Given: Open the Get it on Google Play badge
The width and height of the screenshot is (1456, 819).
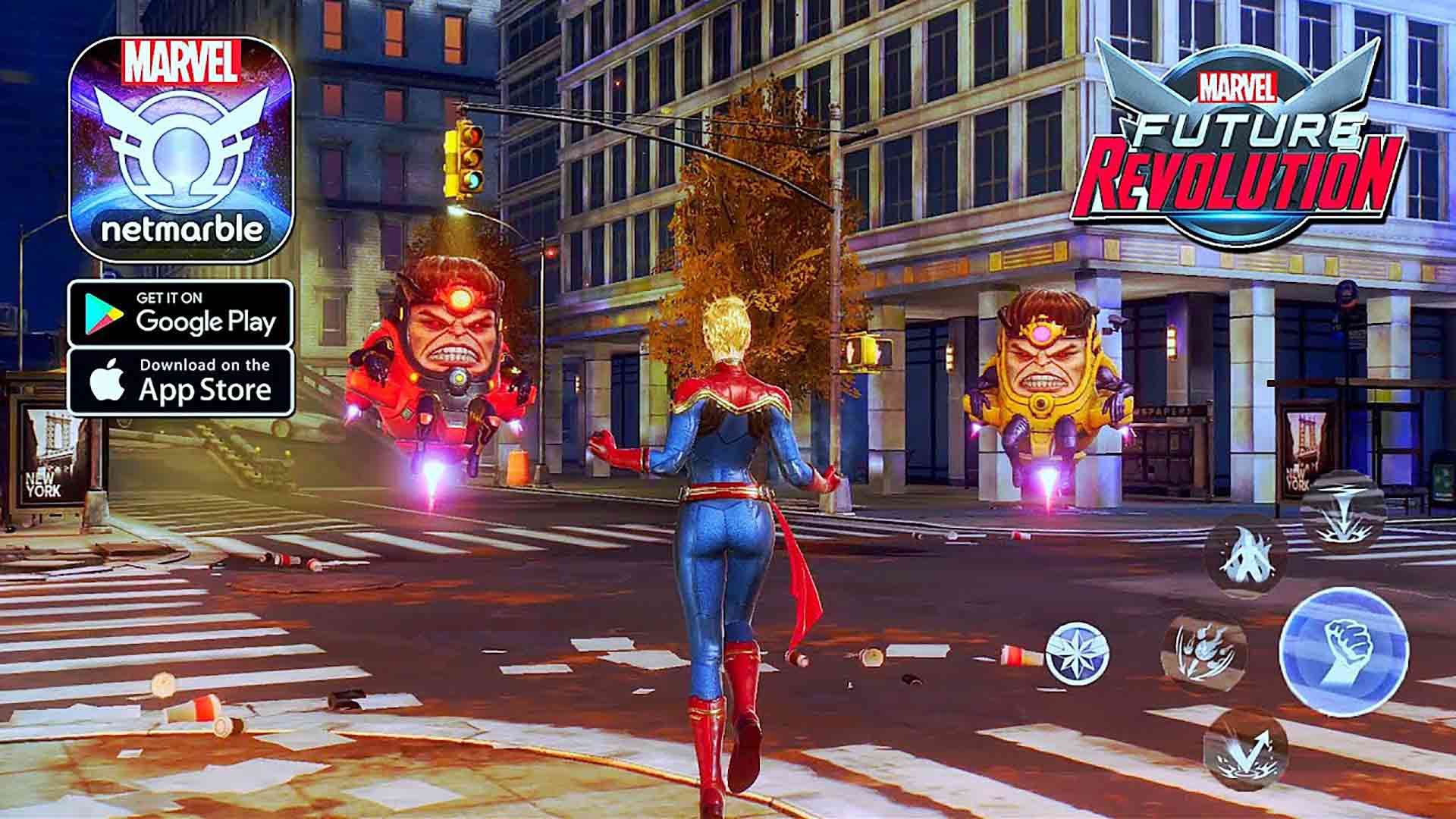Looking at the screenshot, I should tap(182, 313).
